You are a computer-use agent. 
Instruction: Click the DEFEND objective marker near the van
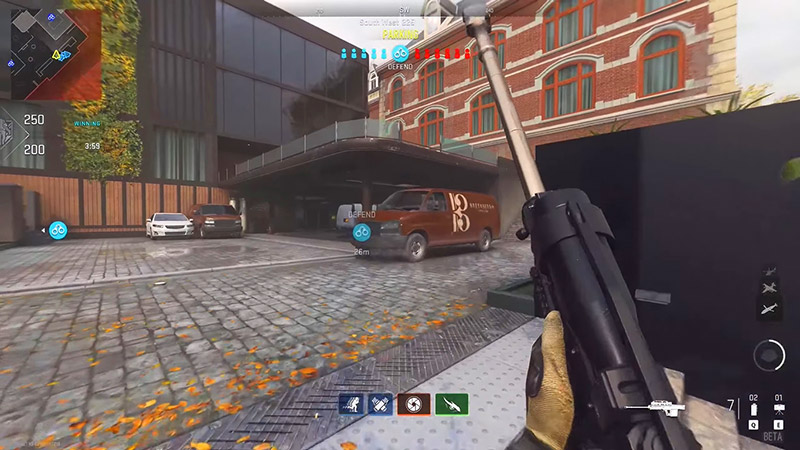tap(362, 232)
